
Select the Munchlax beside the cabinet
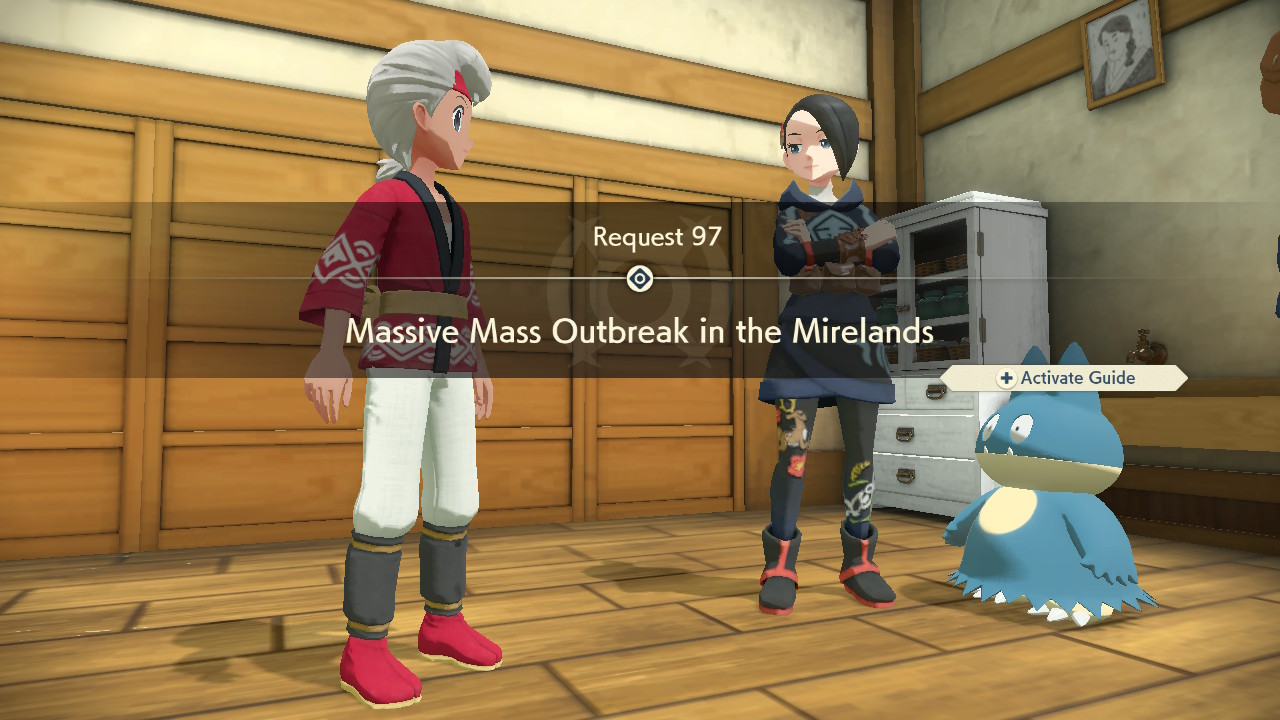click(1040, 500)
